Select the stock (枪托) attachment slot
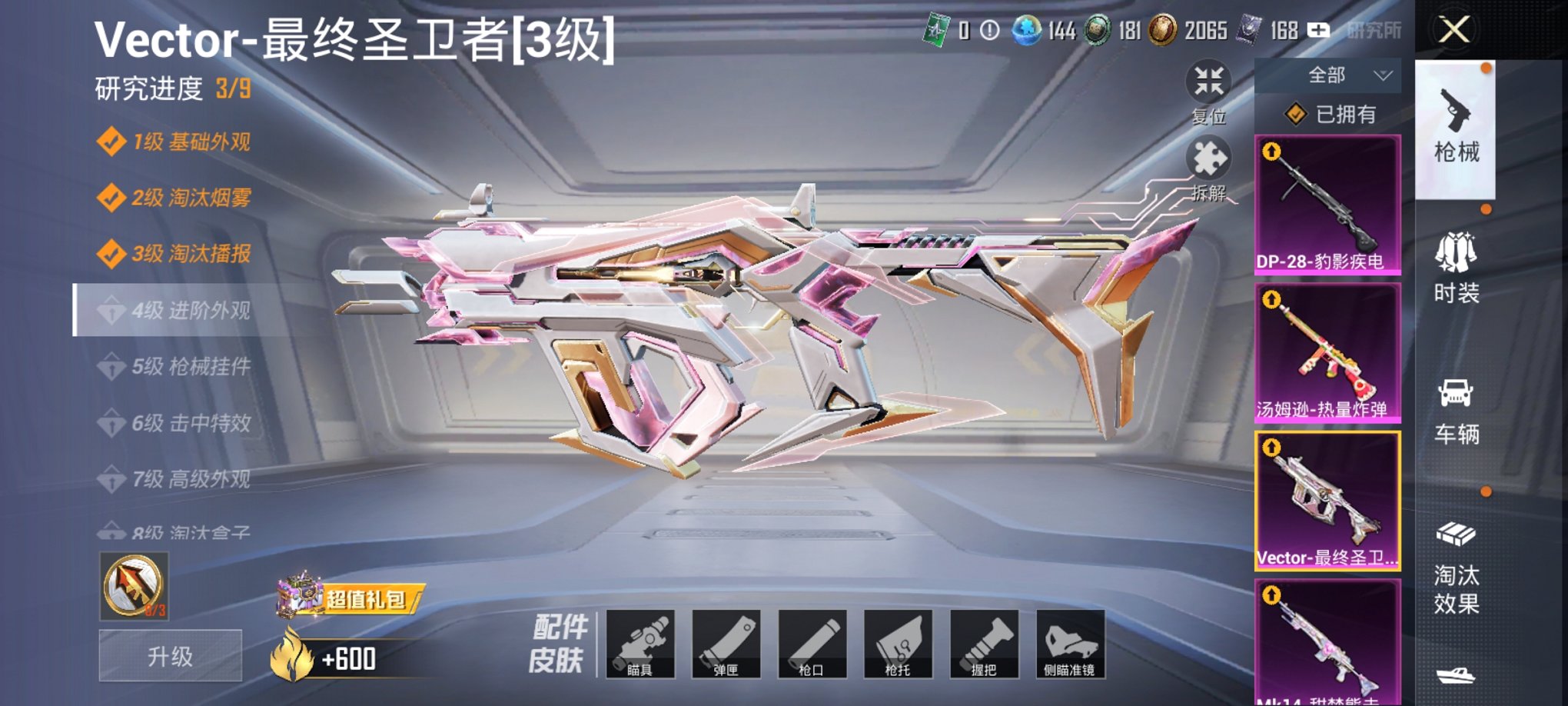This screenshot has width=1568, height=706. 899,644
